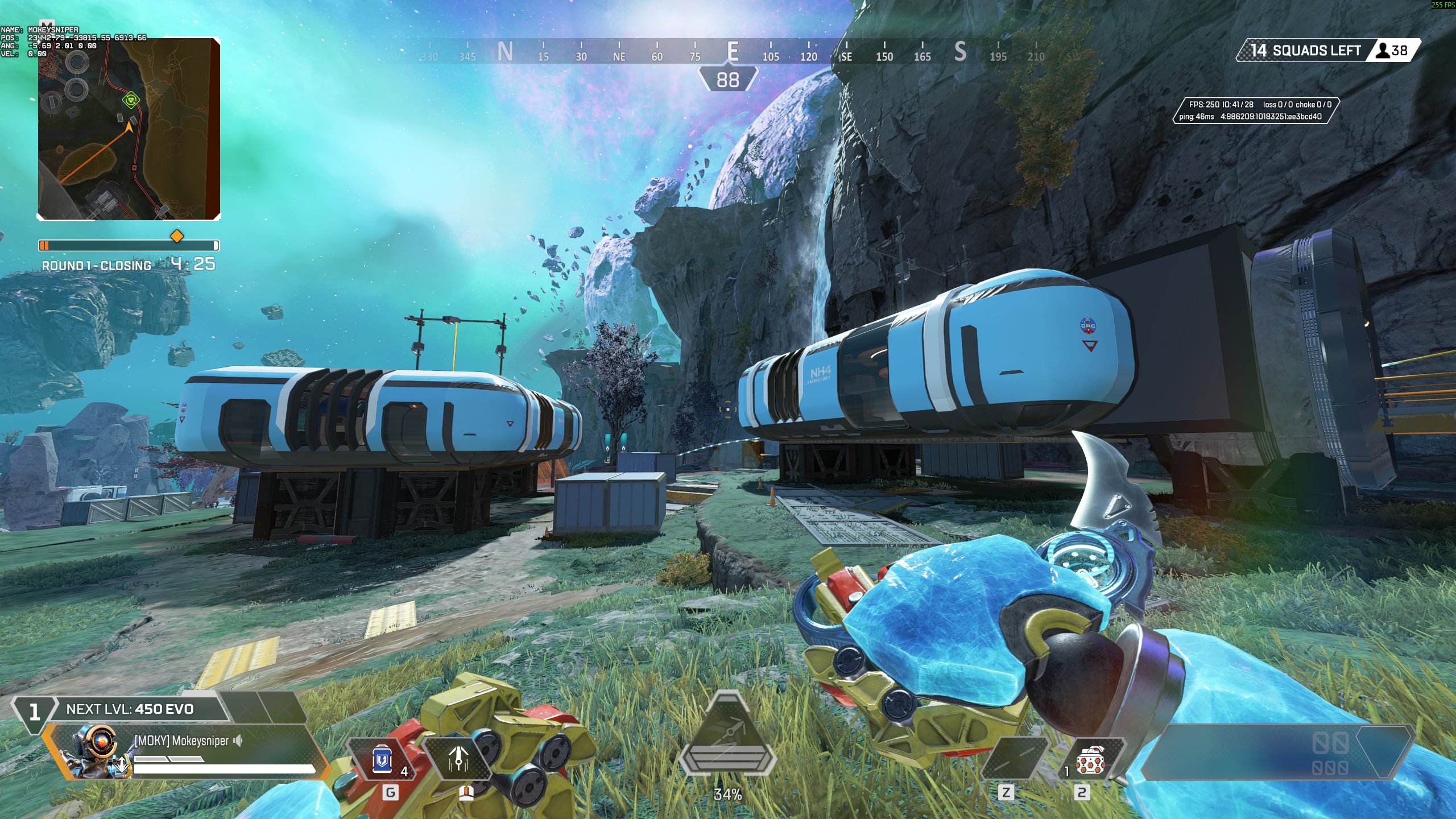Click the green ping marker on minimap
The image size is (1456, 819).
(x=131, y=101)
